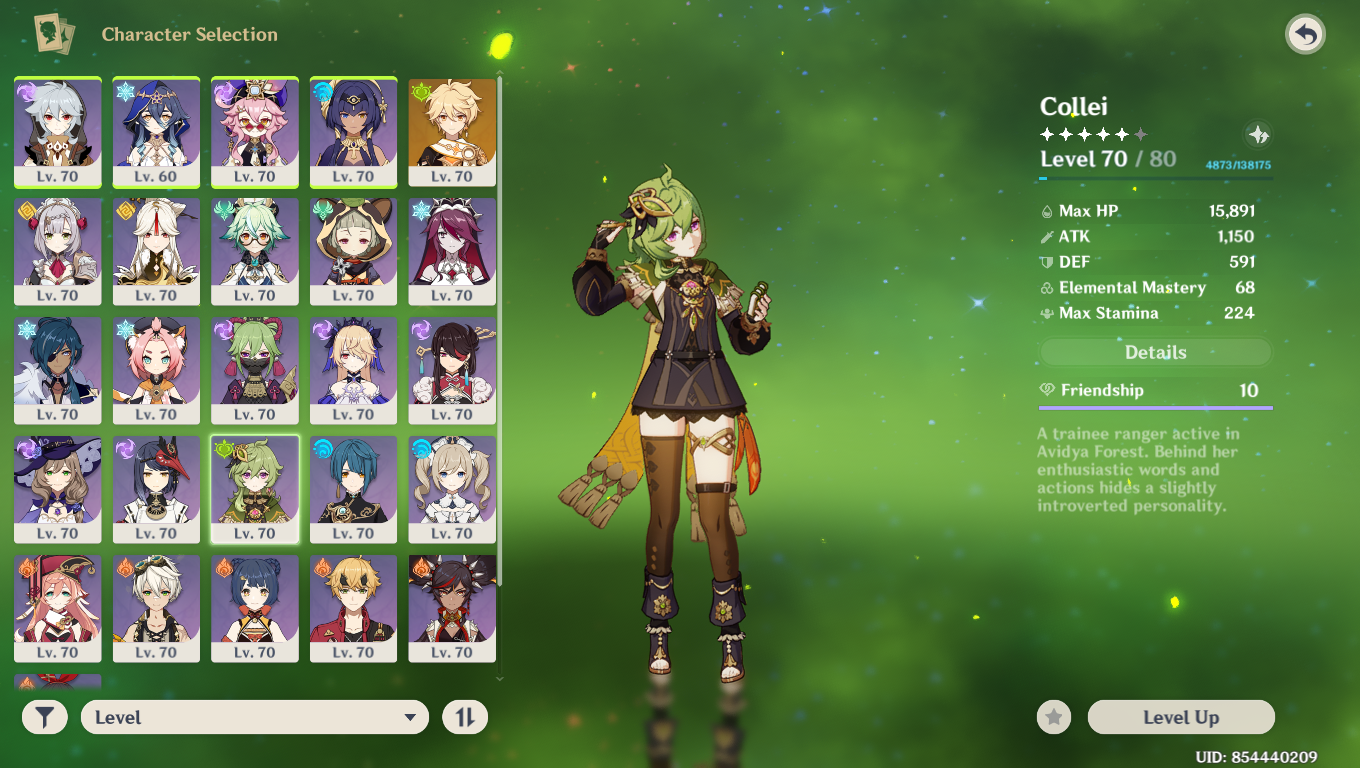The image size is (1360, 768).
Task: Click the character cards icon beside Character Selection title
Action: (x=56, y=34)
